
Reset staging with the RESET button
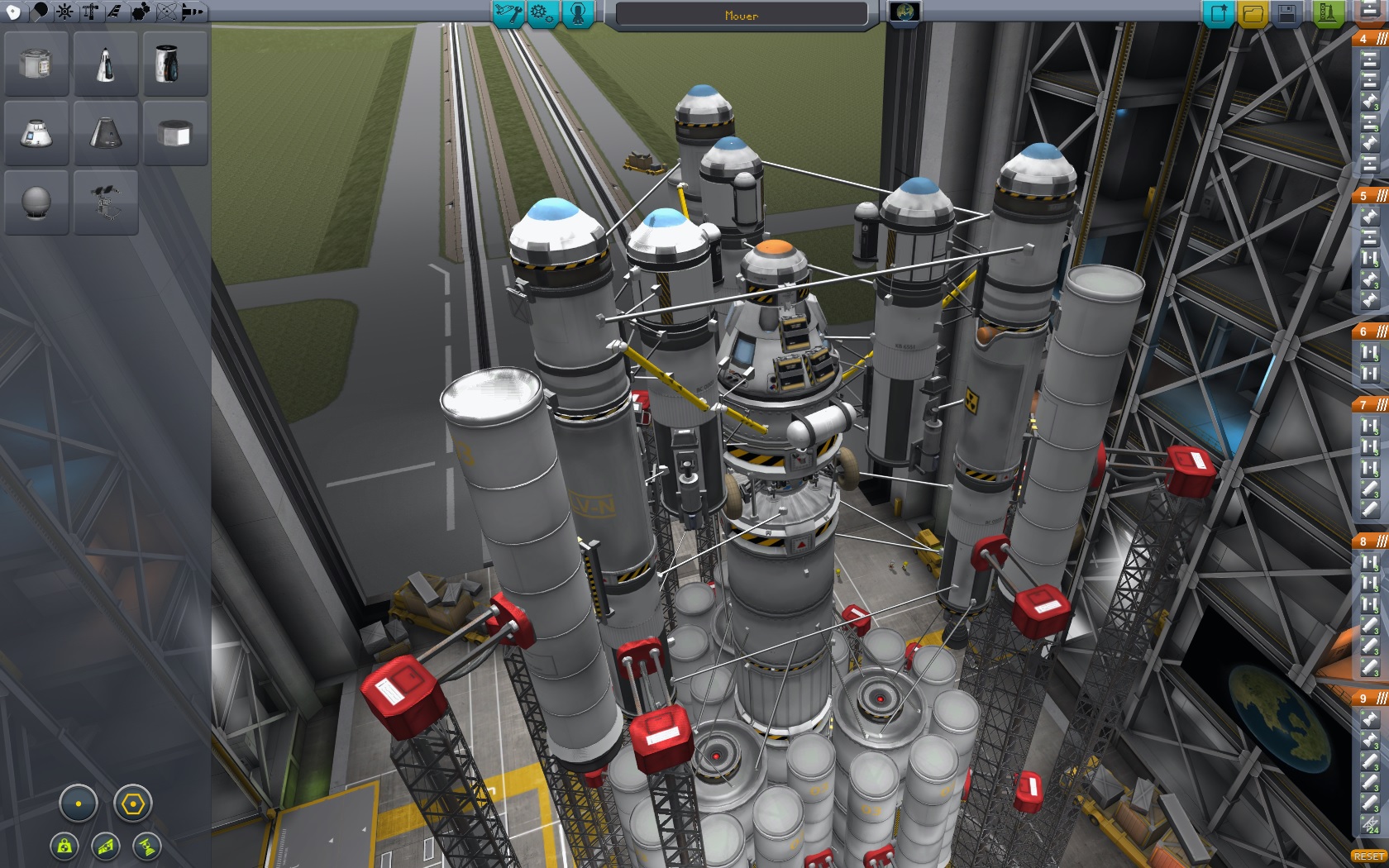[1368, 856]
